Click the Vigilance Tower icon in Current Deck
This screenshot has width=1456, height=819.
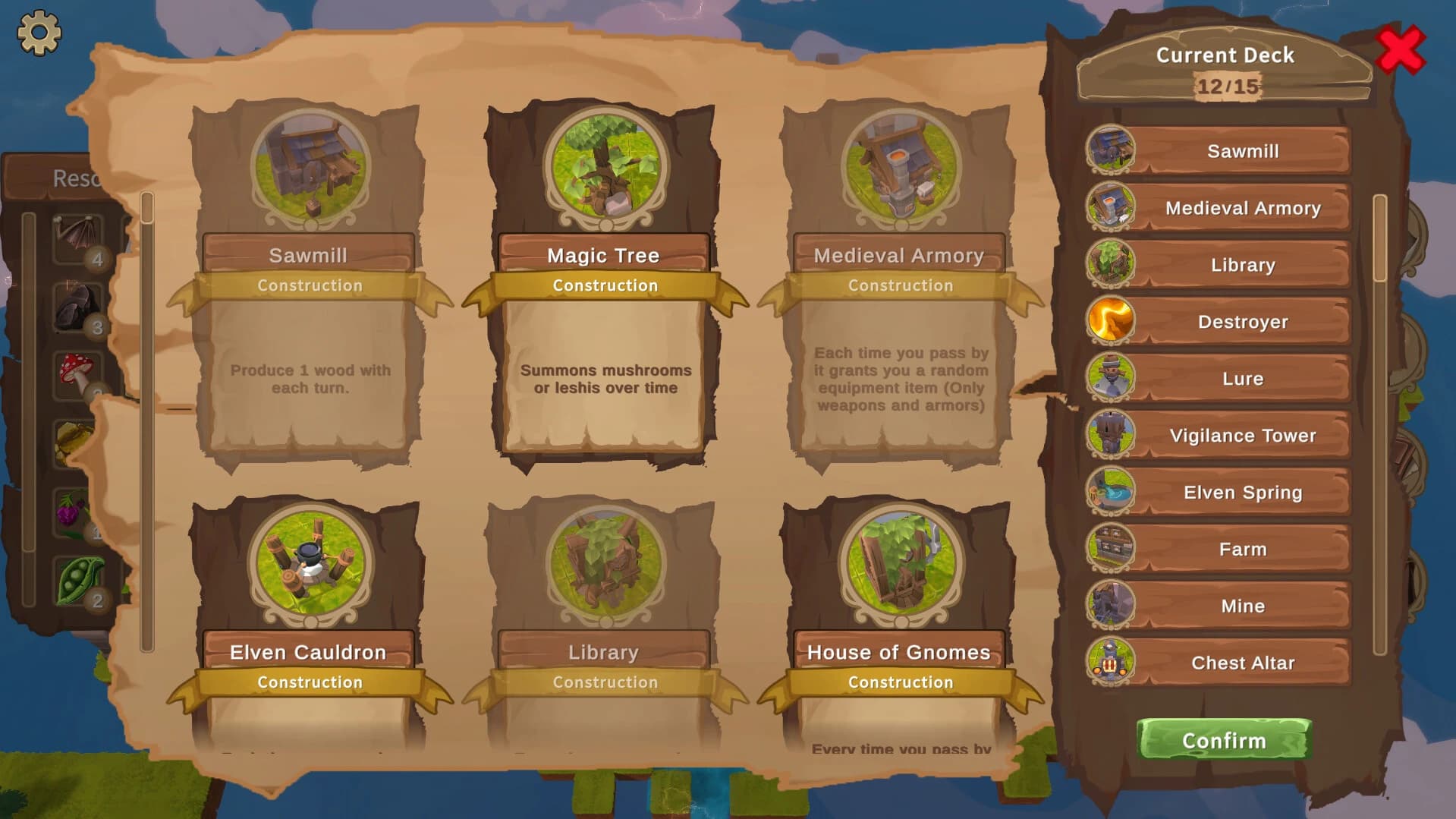pyautogui.click(x=1110, y=435)
